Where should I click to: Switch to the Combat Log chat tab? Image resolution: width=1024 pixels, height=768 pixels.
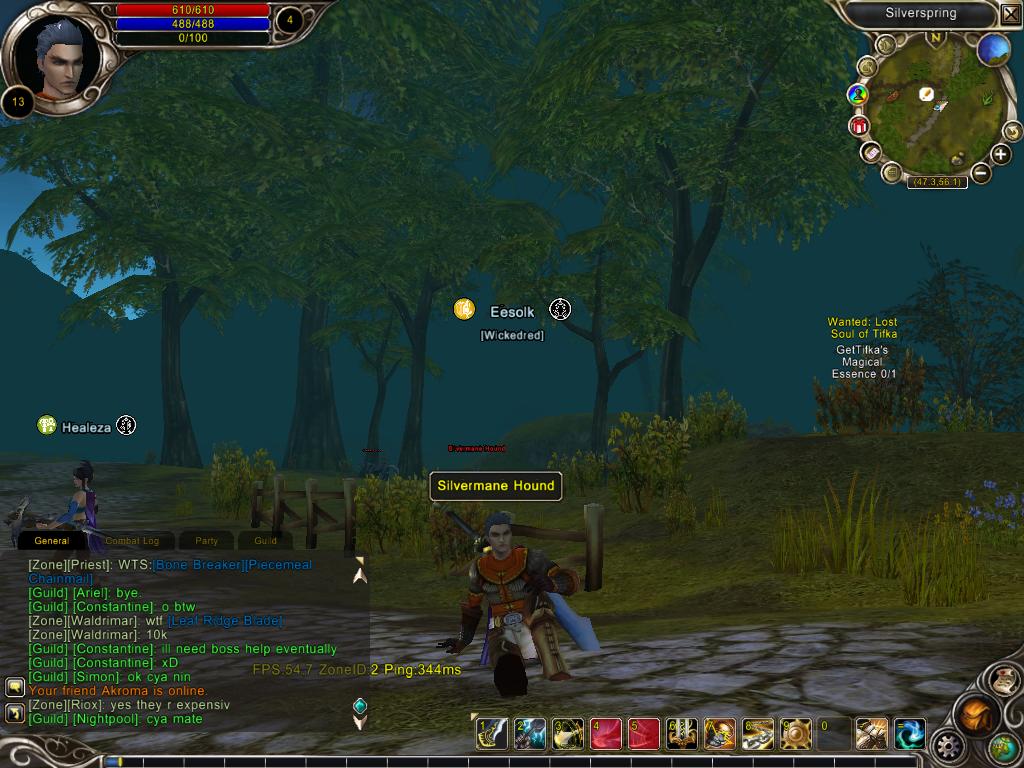(132, 541)
